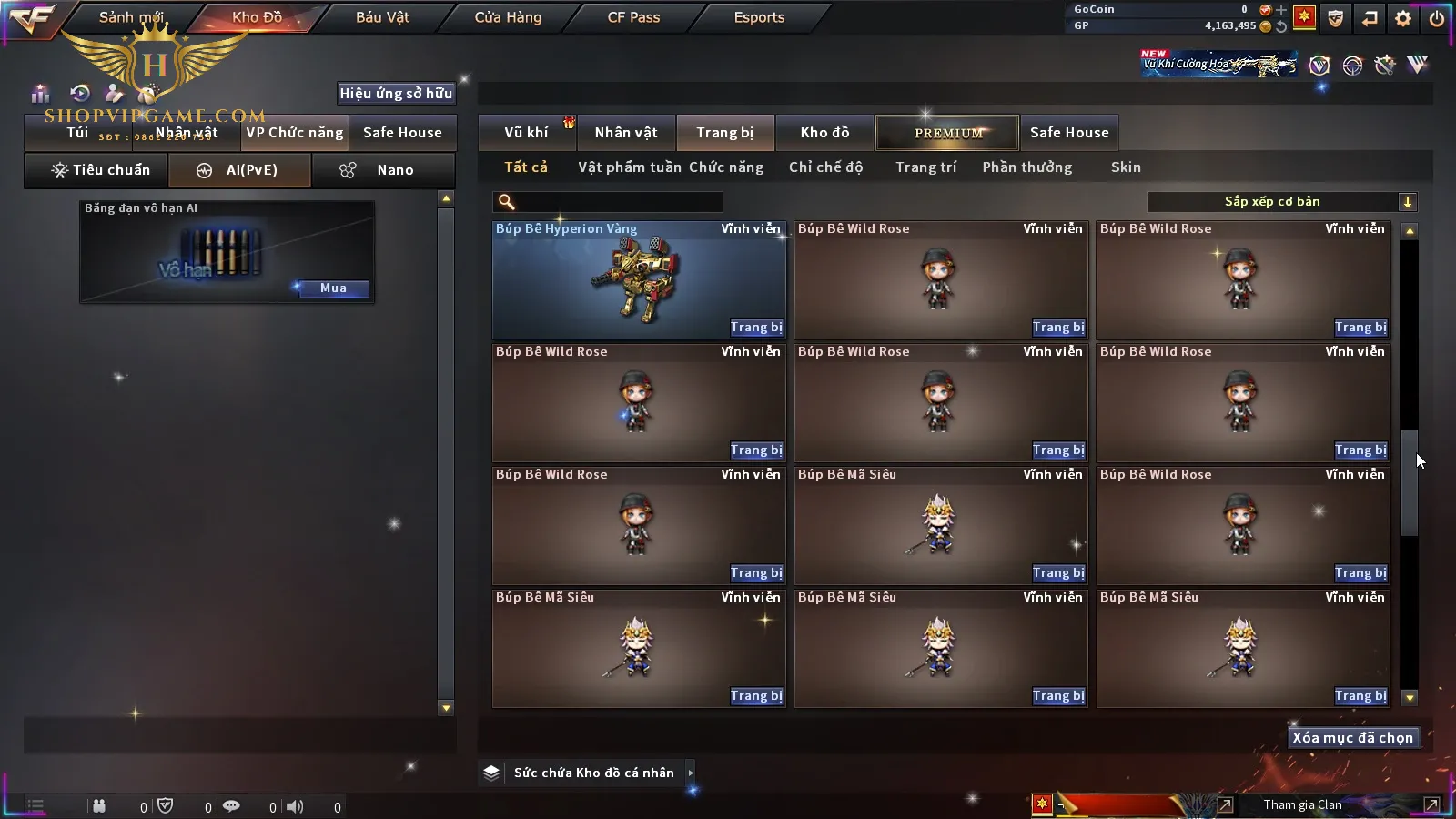This screenshot has height=819, width=1456.
Task: Filter by Vật phẩm tuần
Action: (629, 167)
